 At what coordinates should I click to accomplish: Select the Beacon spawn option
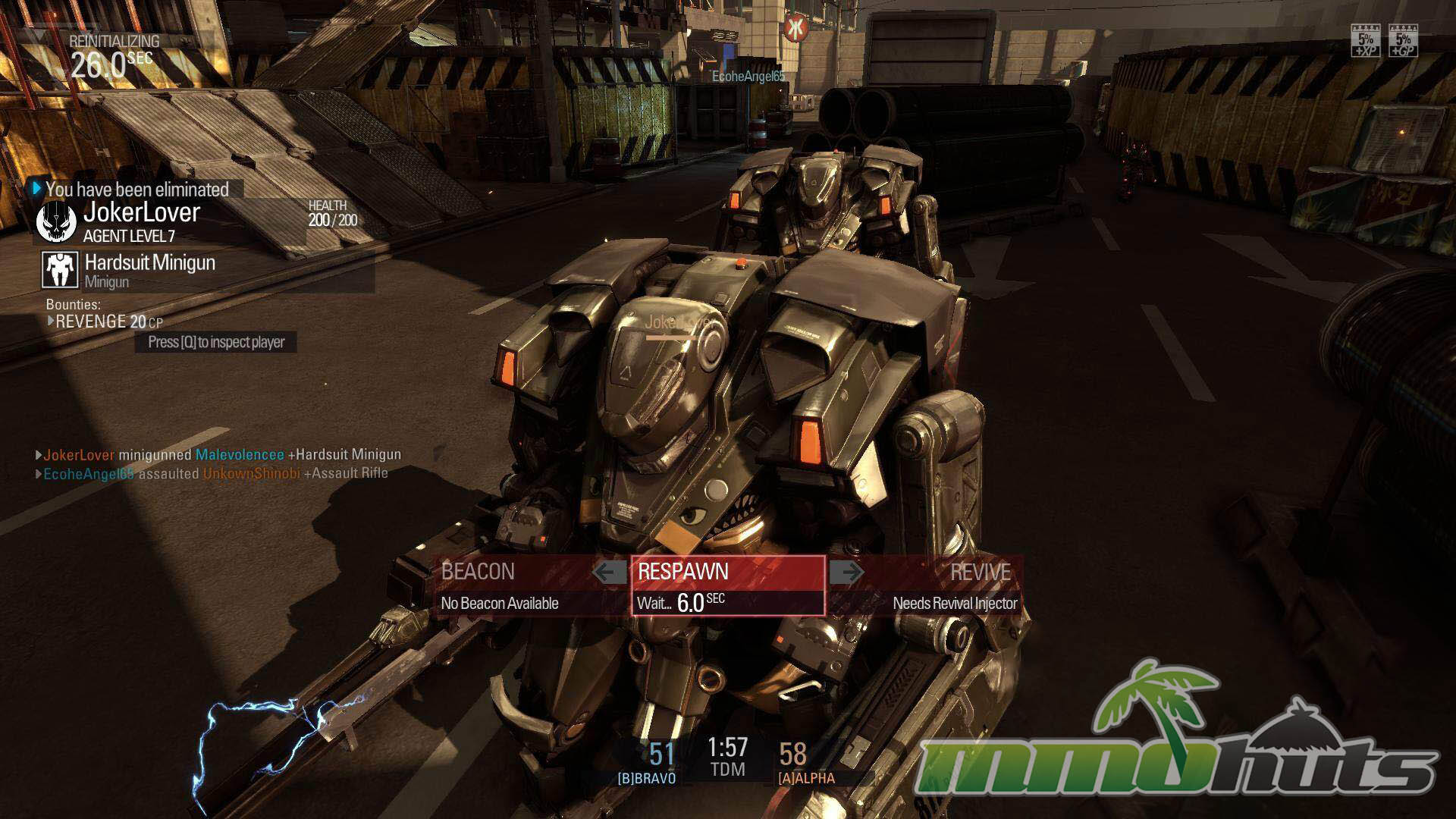tap(516, 585)
